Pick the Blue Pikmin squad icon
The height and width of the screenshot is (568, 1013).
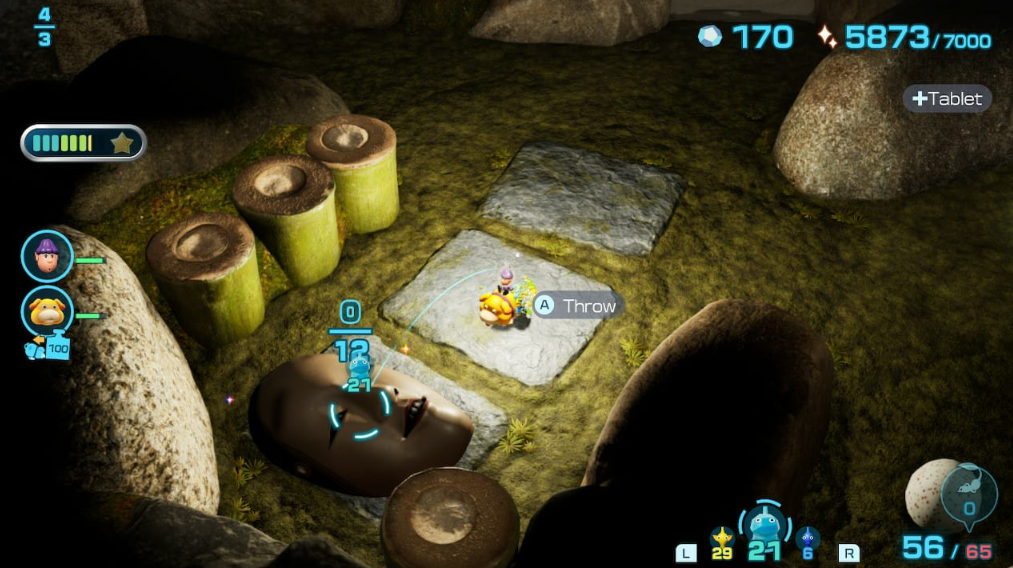click(808, 539)
